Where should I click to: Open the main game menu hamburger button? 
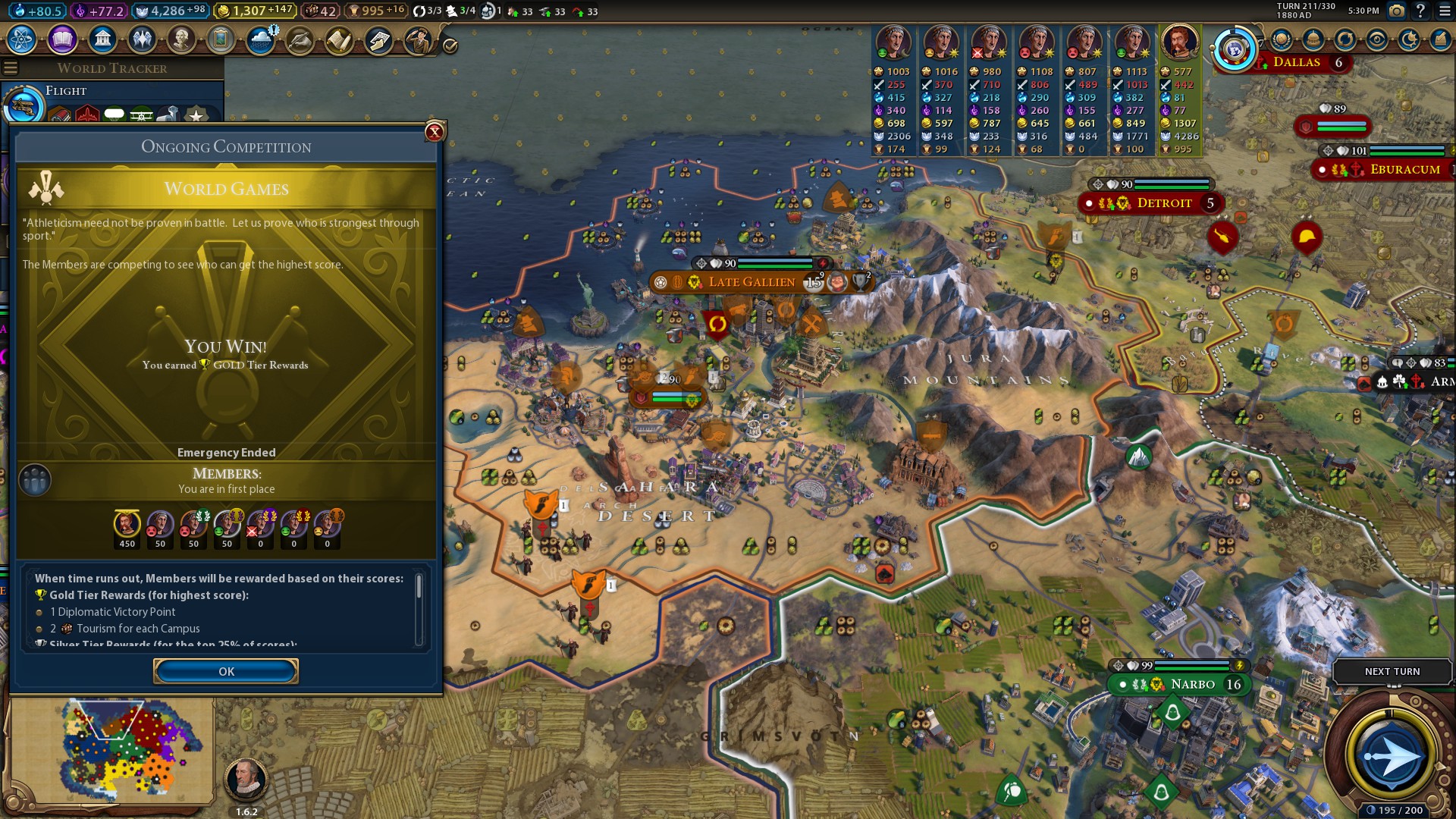click(x=1445, y=11)
